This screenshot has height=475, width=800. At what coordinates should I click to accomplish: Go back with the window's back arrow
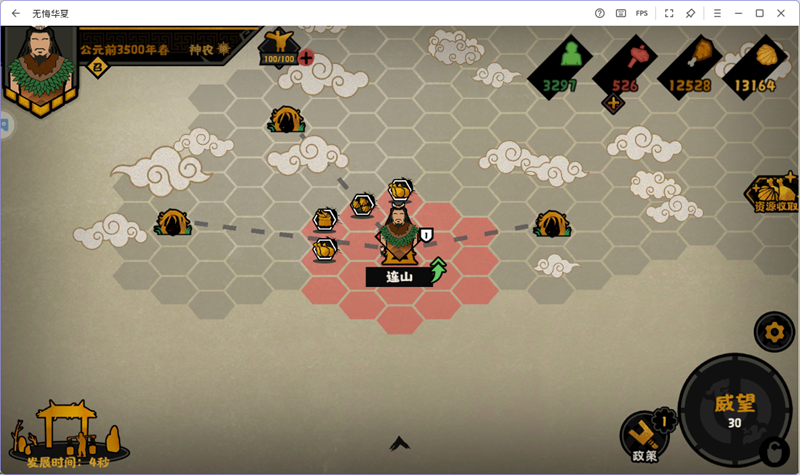pyautogui.click(x=15, y=13)
